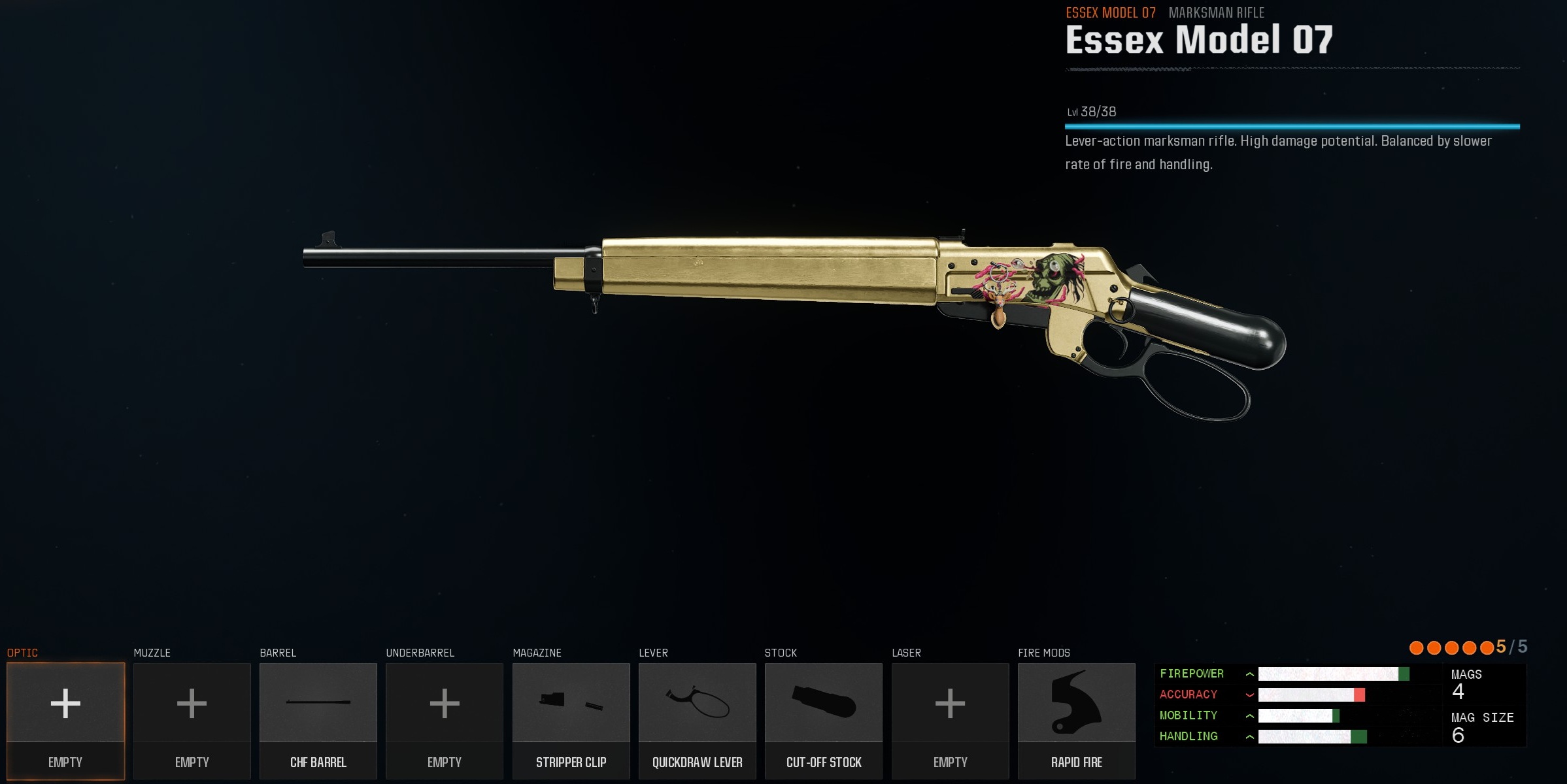Open the Rapid Fire mod slot
Viewport: 1567px width, 784px height.
click(x=1076, y=719)
